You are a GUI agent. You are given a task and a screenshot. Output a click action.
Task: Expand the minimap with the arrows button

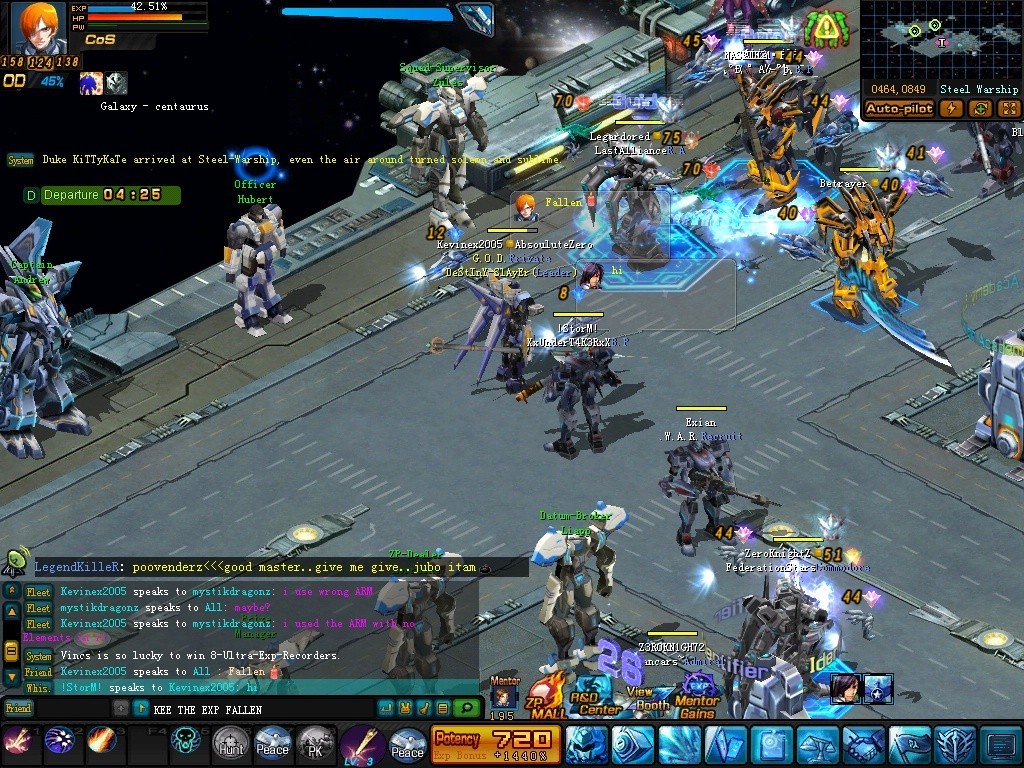[1008, 109]
